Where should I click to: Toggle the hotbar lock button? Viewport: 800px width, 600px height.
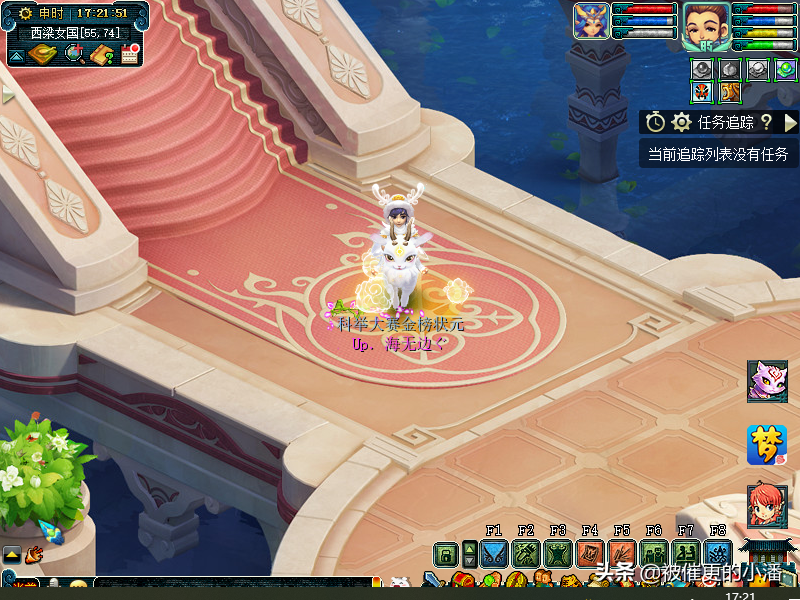pyautogui.click(x=446, y=554)
